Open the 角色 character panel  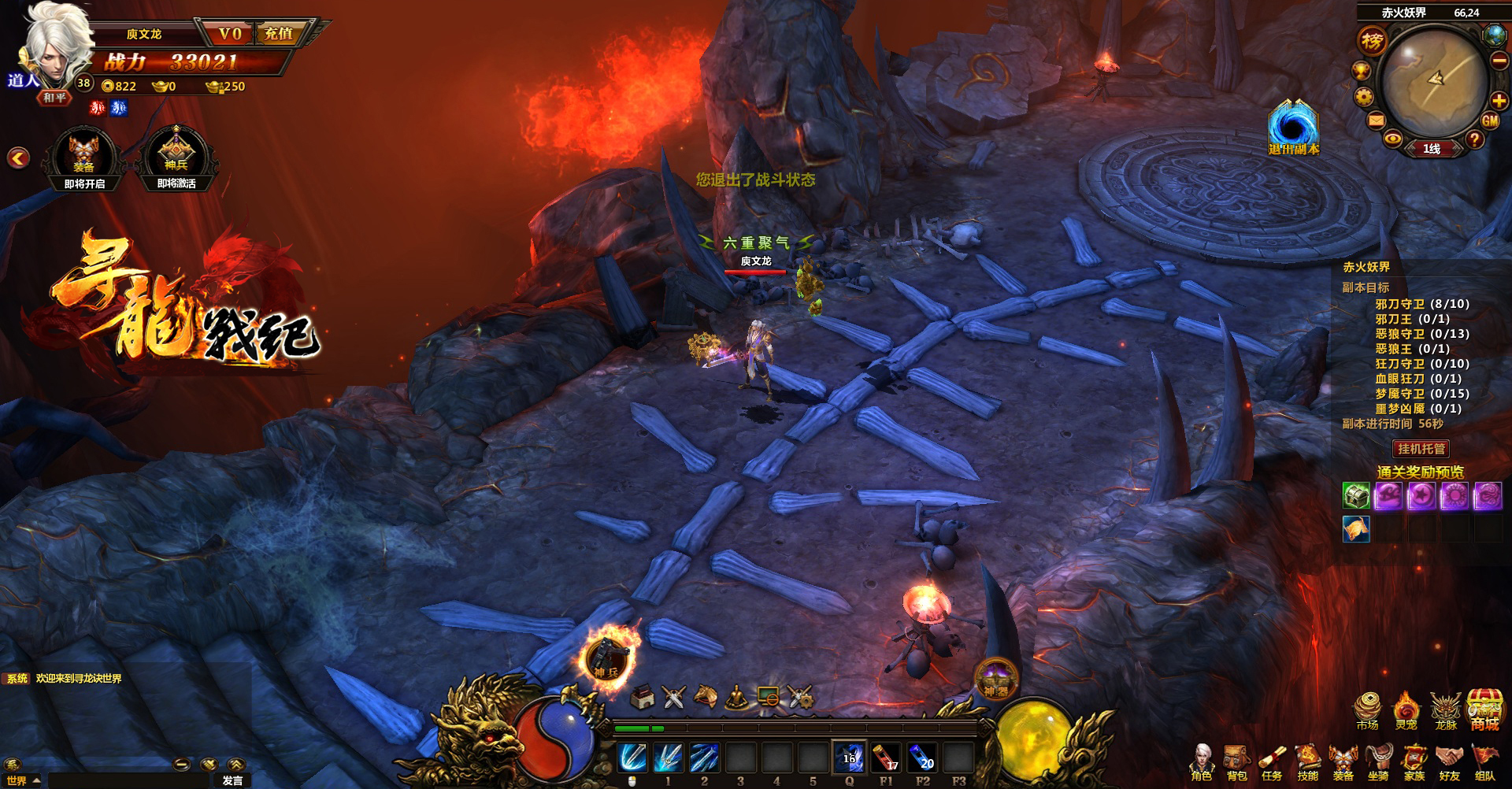1202,763
